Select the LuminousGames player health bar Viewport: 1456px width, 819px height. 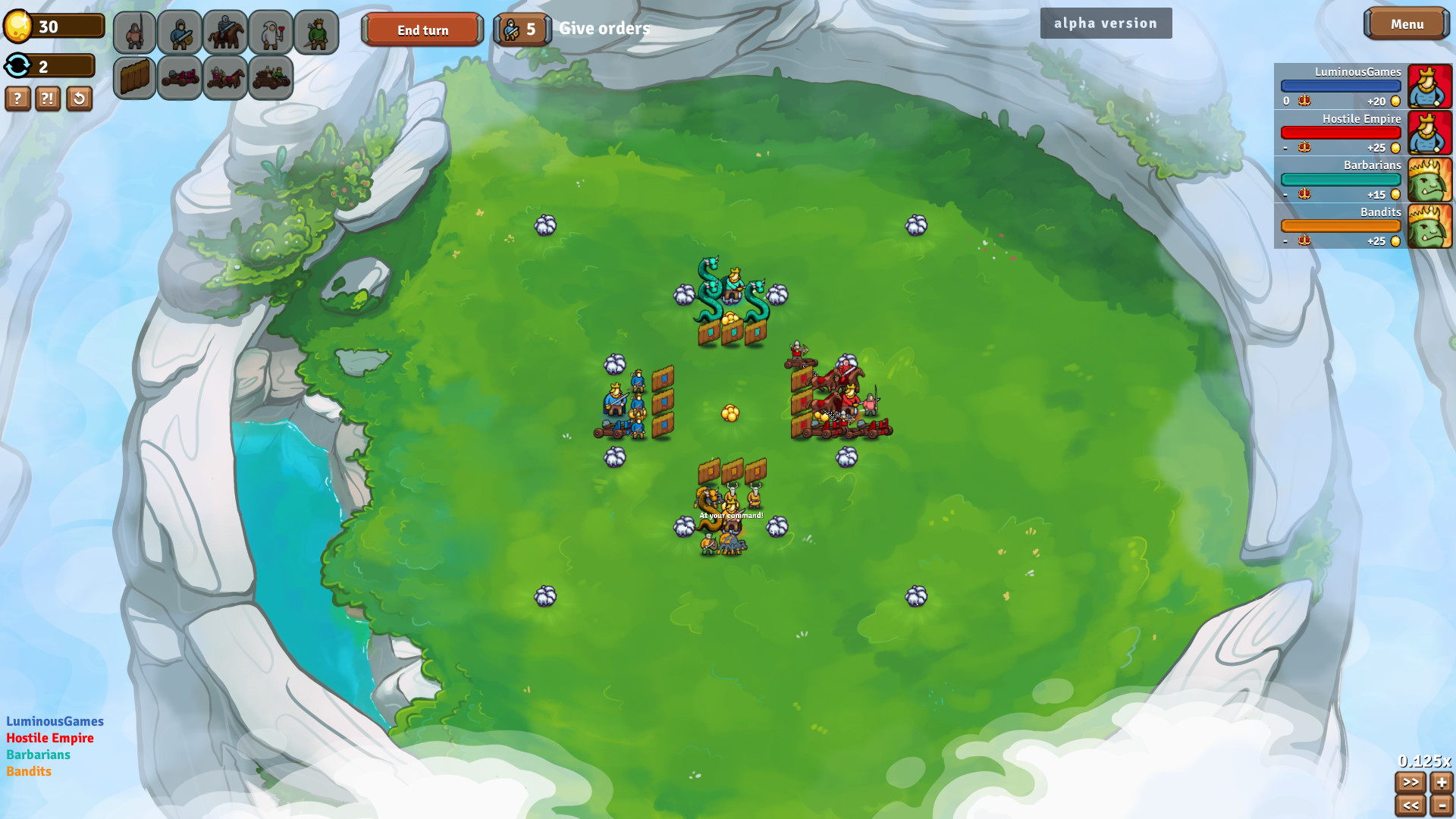pyautogui.click(x=1341, y=86)
